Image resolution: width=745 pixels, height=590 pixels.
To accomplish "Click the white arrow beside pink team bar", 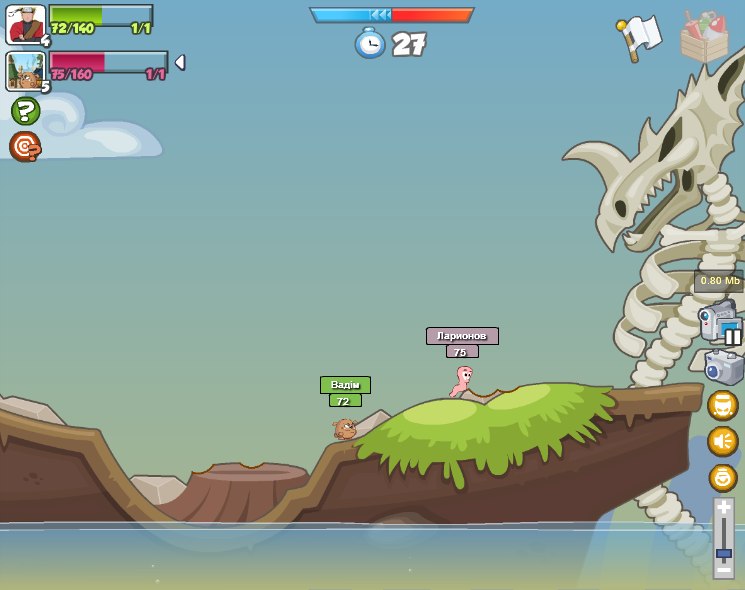I will (180, 62).
